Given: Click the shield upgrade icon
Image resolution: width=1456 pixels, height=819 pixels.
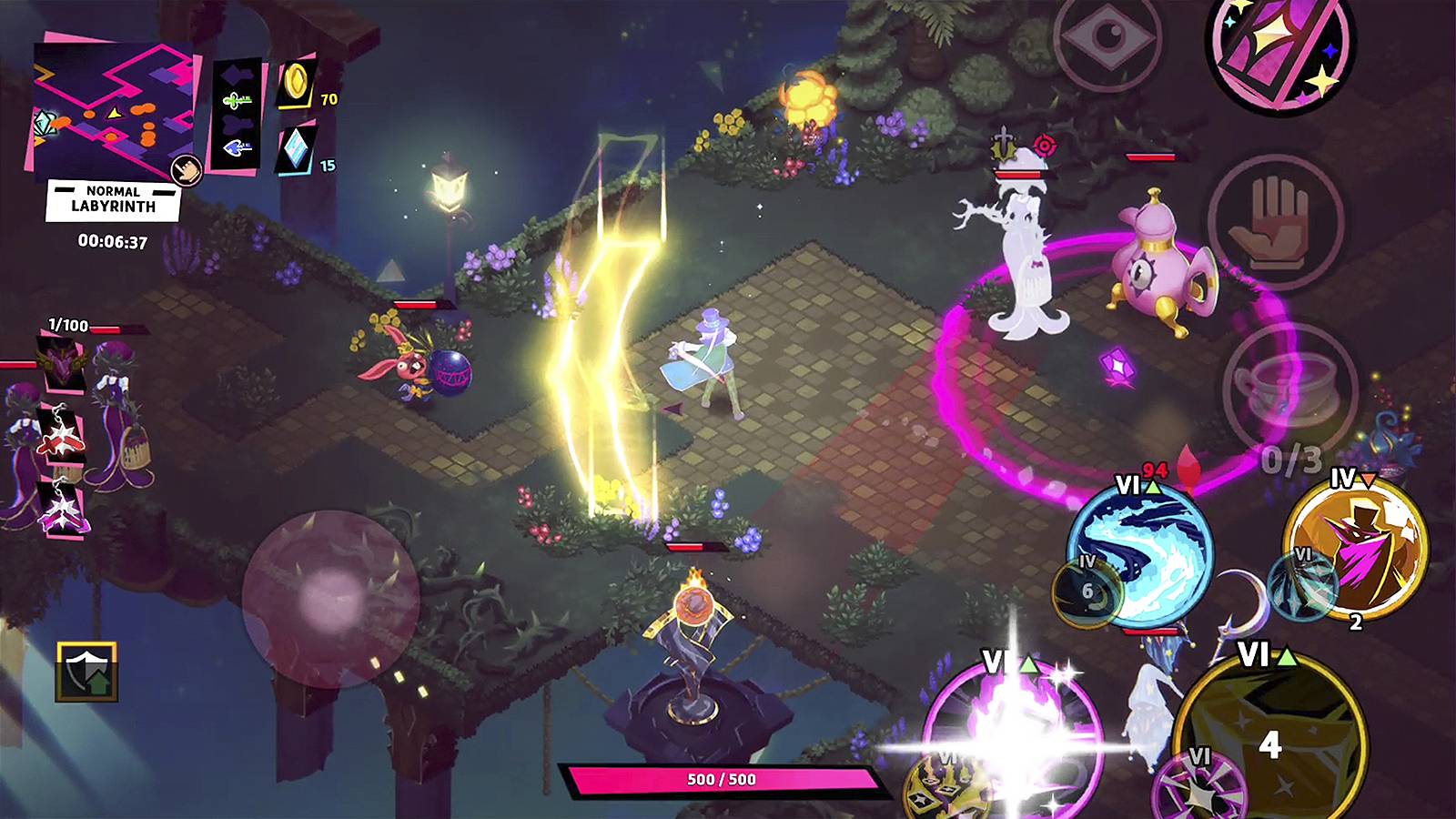Looking at the screenshot, I should click(86, 672).
